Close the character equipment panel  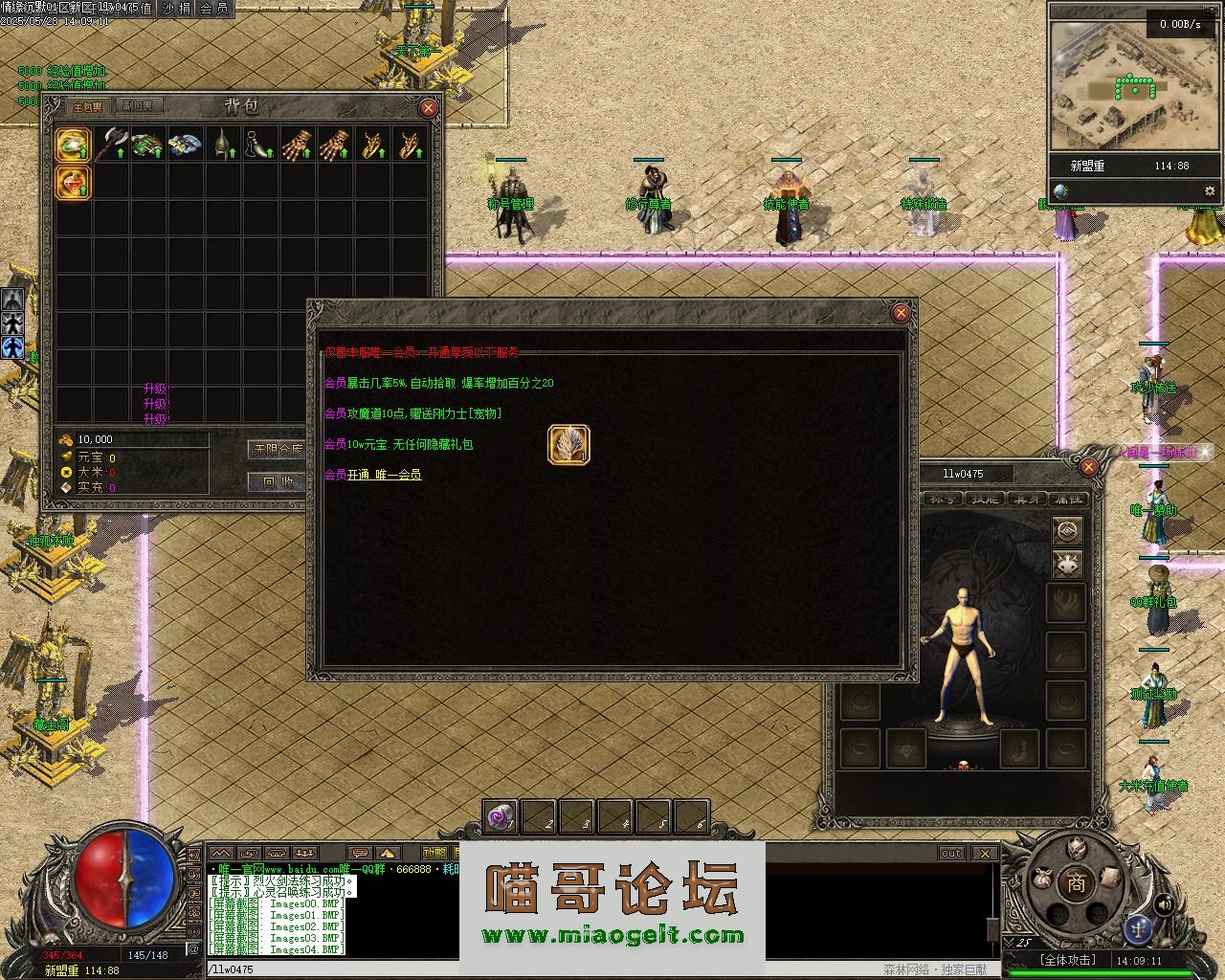(1088, 467)
